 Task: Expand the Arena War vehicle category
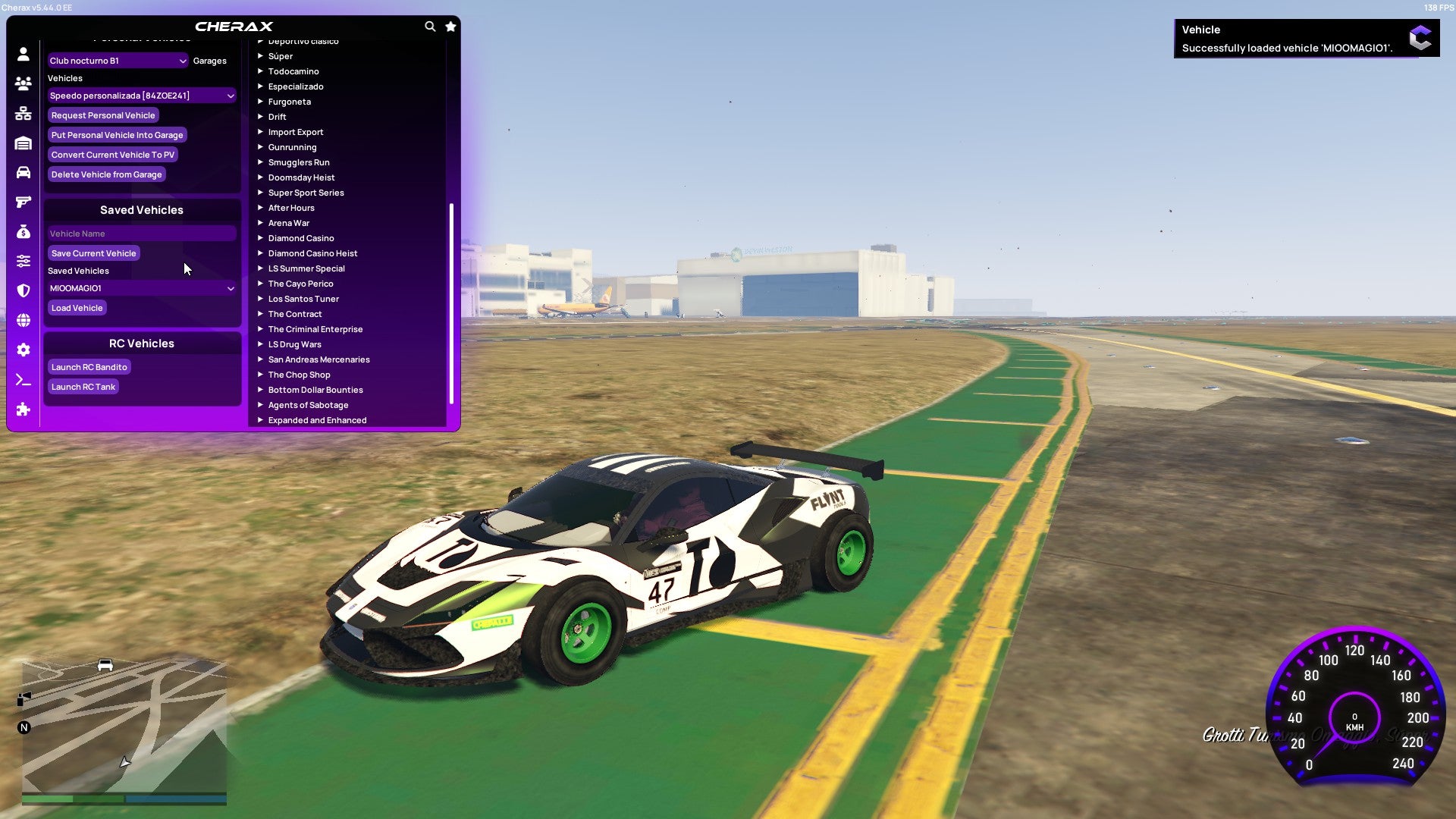pyautogui.click(x=288, y=222)
